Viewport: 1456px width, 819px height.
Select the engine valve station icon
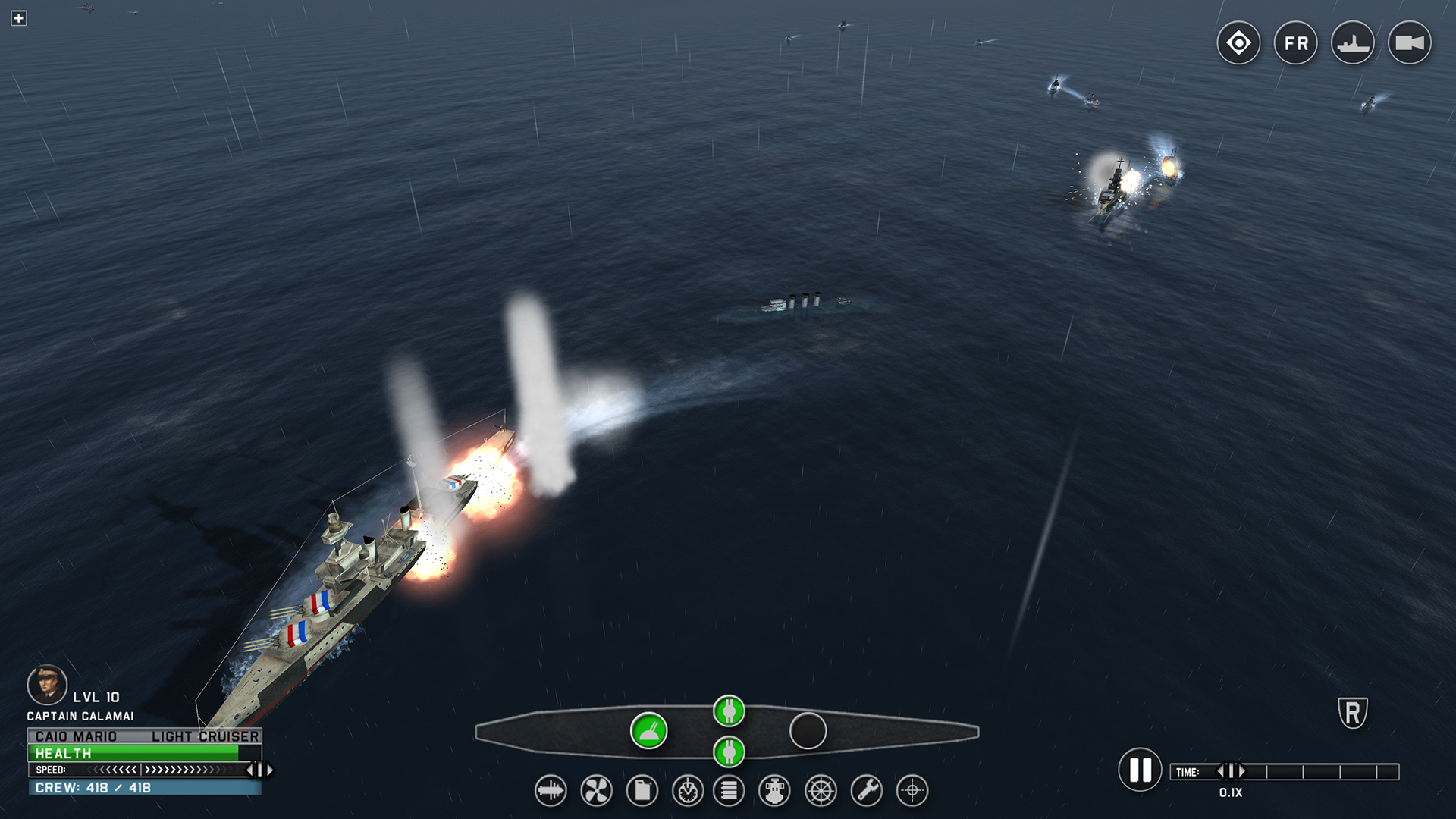(x=773, y=790)
